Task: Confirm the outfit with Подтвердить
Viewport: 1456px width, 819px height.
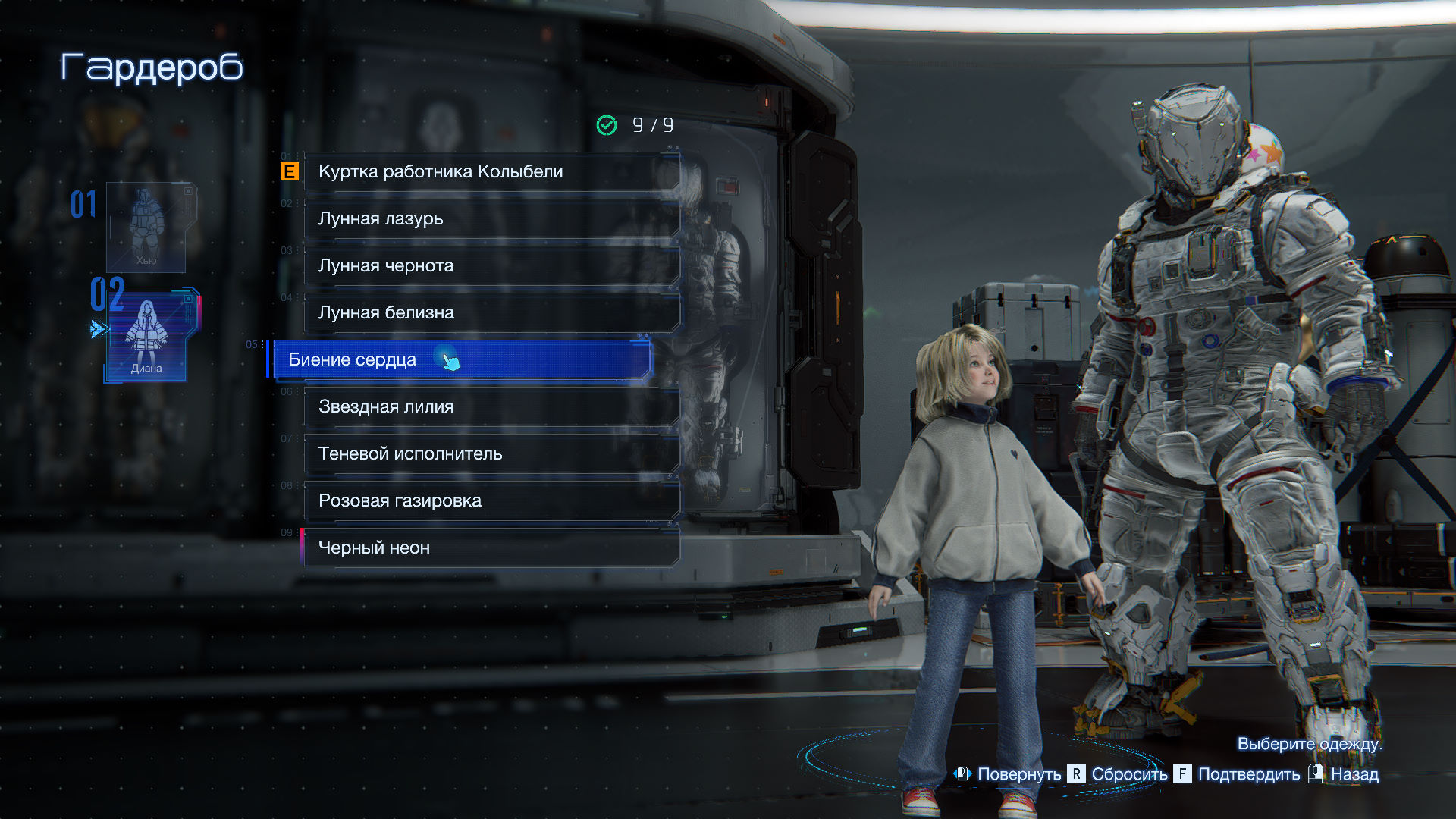Action: tap(1237, 774)
